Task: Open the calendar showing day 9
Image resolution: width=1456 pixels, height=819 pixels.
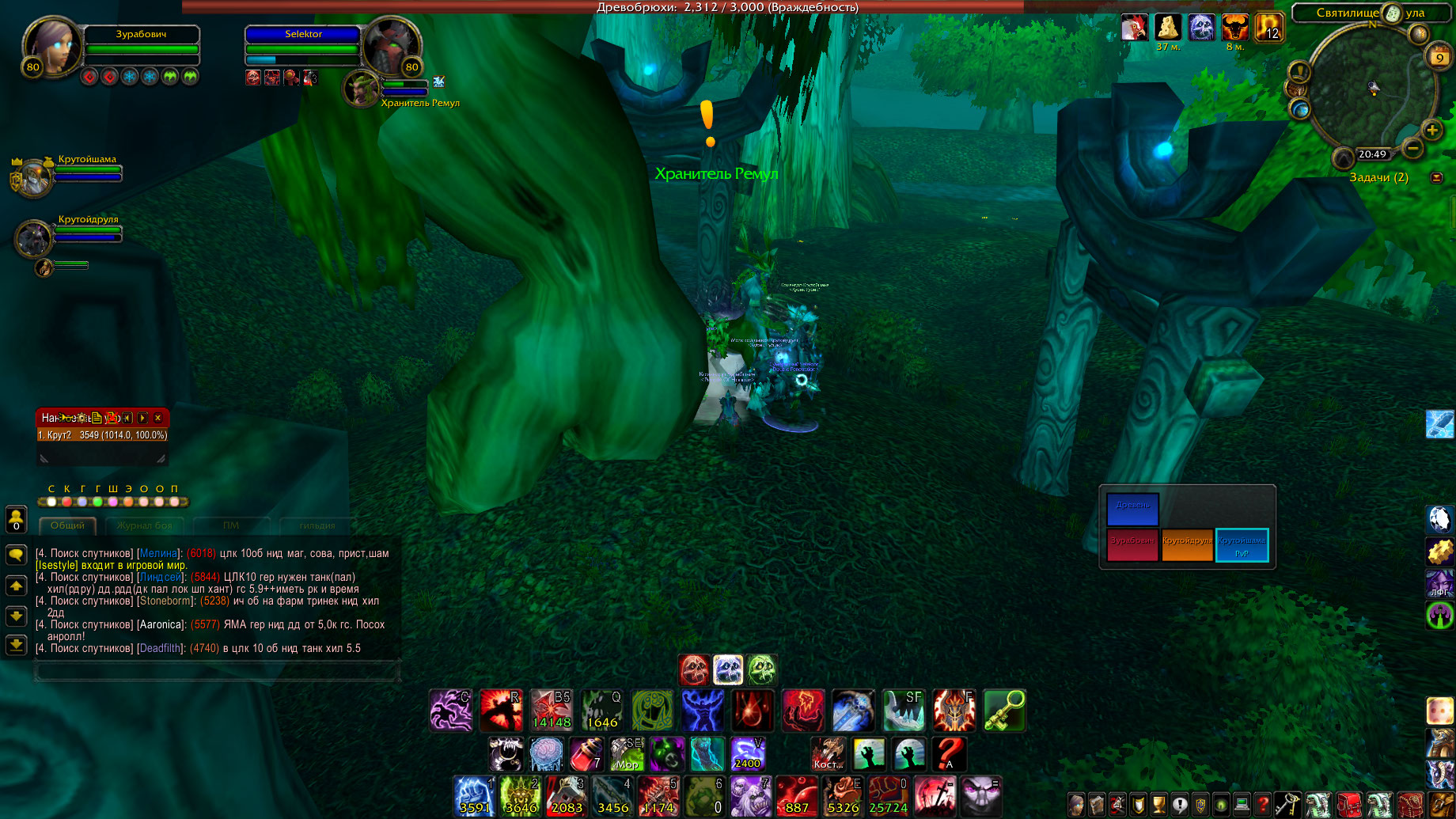Action: [1439, 57]
